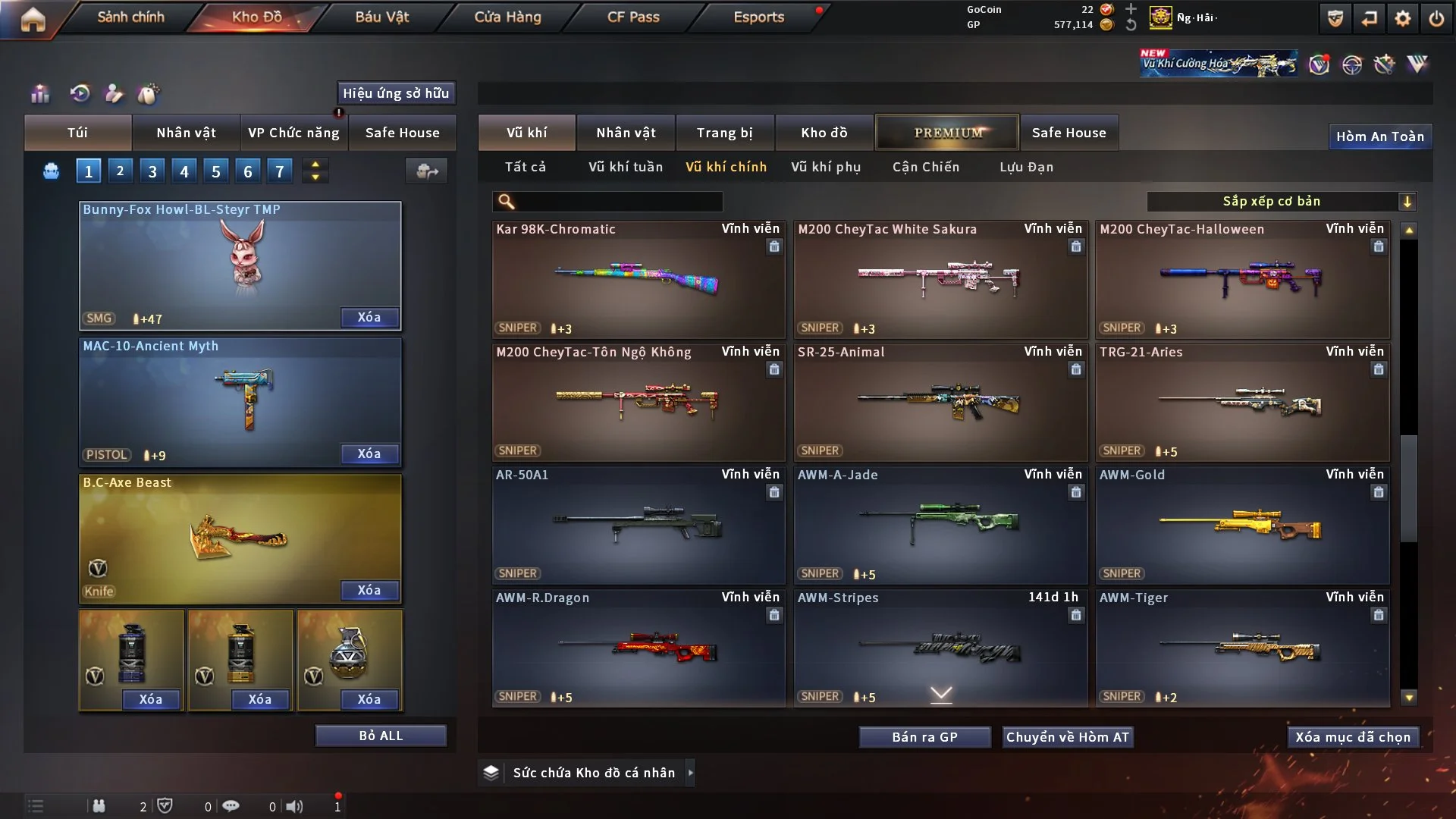Open the gear settings icon

(1403, 18)
